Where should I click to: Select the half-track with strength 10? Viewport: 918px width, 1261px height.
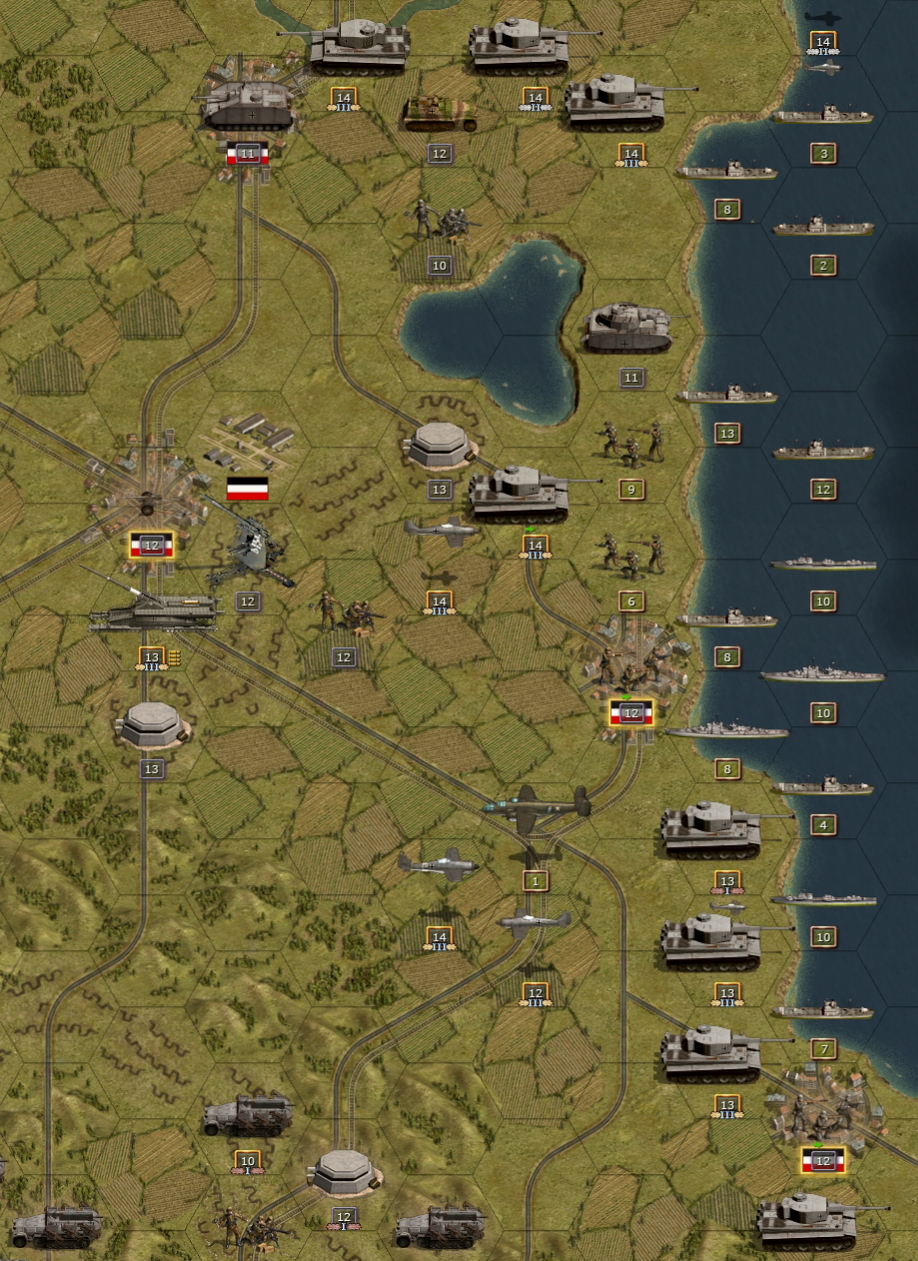coord(248,1116)
